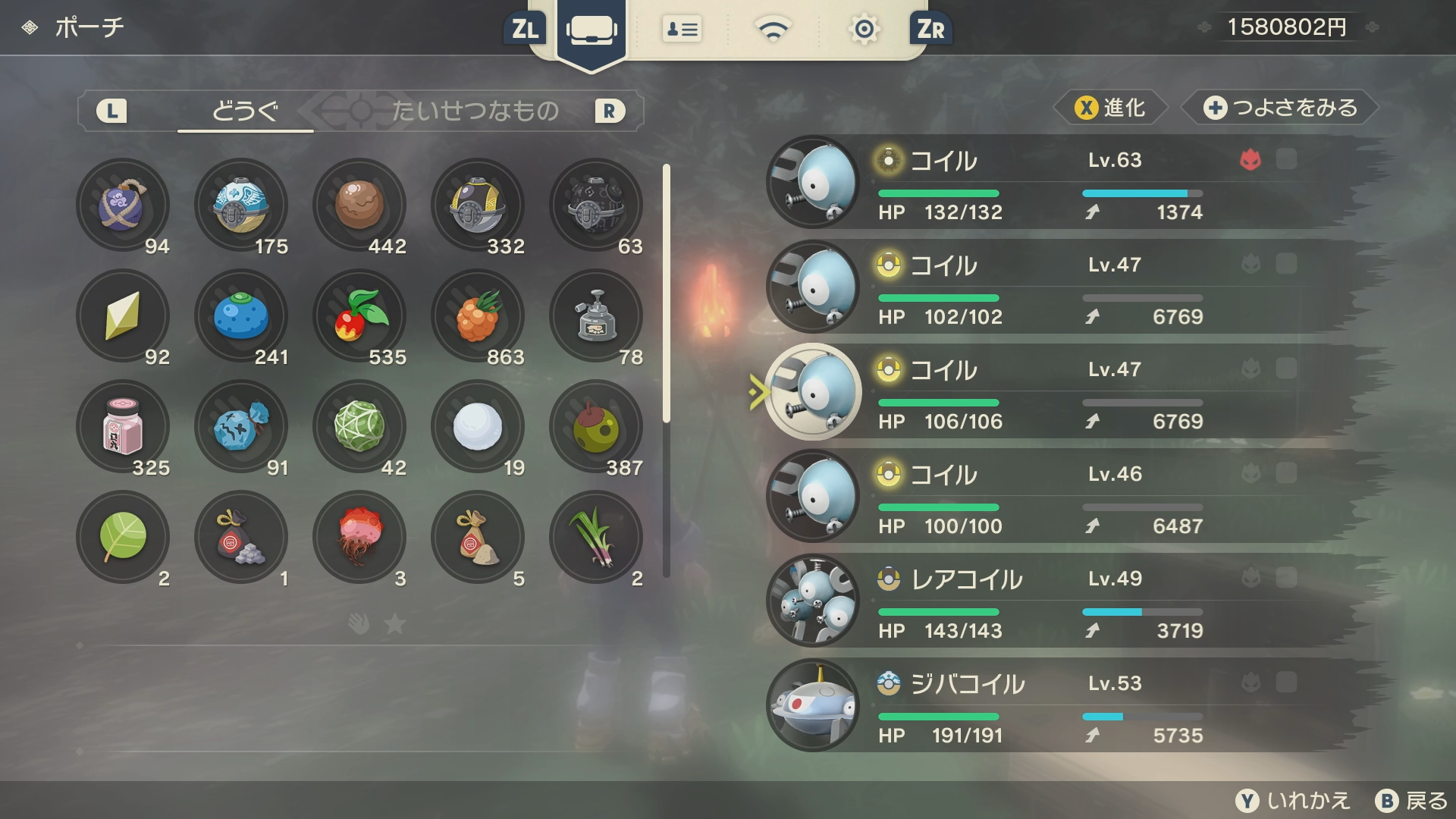Switch to the trainer card tab
The image size is (1456, 819).
tap(682, 30)
